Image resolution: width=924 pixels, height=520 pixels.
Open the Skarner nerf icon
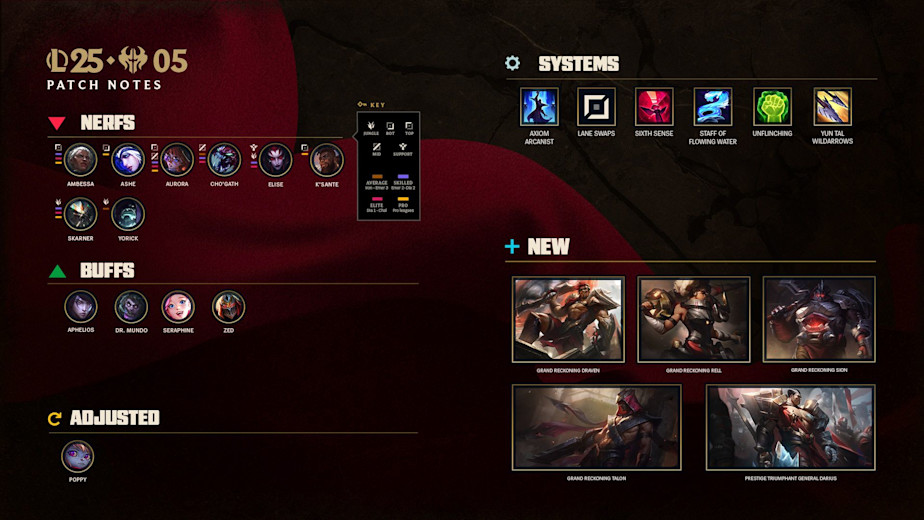[81, 214]
